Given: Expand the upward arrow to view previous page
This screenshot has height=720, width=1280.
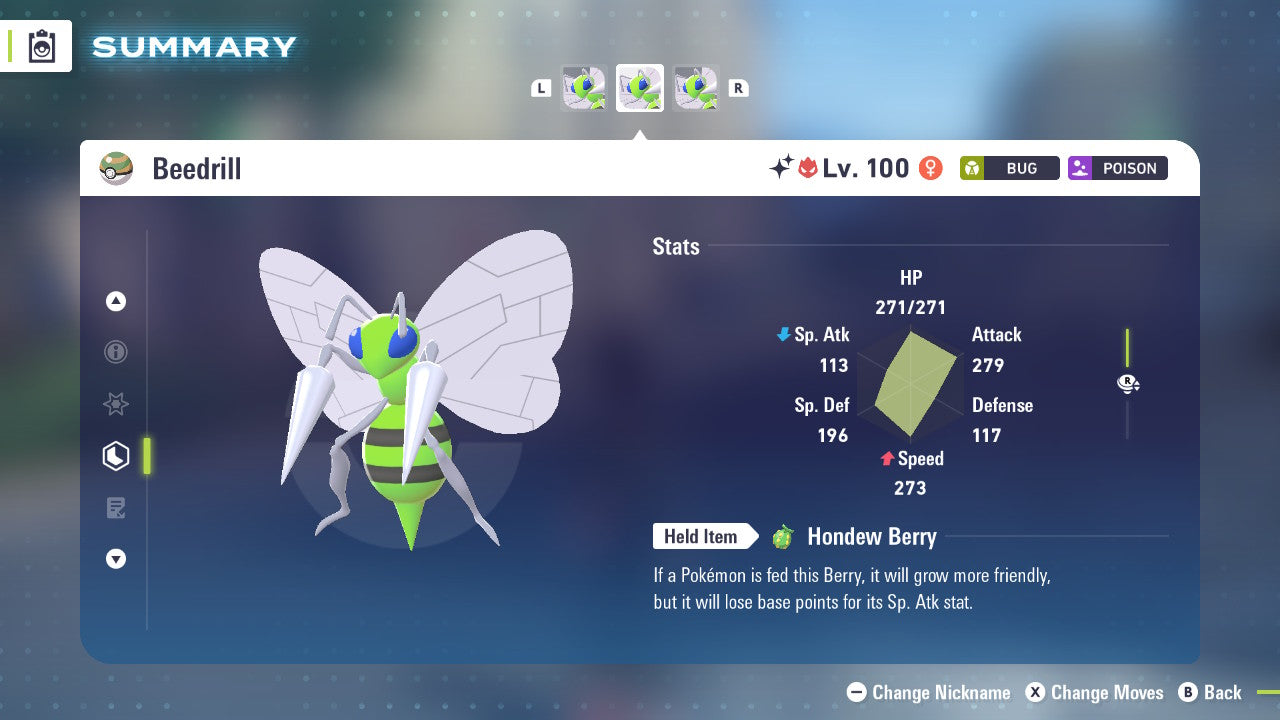Looking at the screenshot, I should 115,300.
